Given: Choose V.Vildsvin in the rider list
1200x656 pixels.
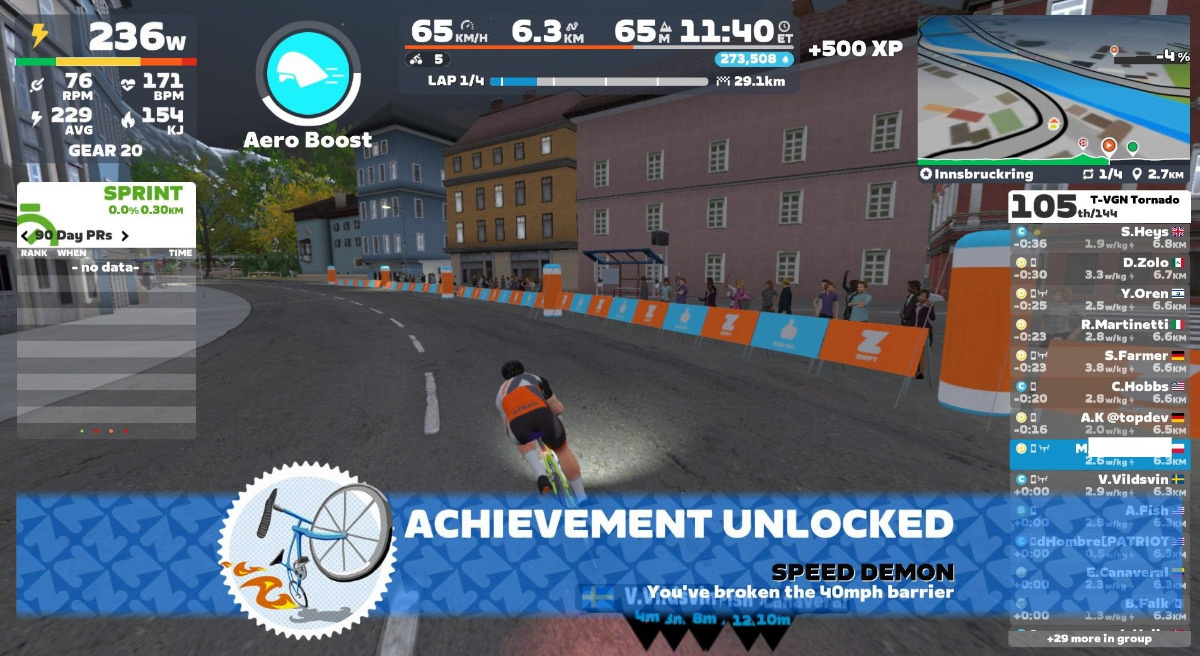Looking at the screenshot, I should pos(1099,485).
